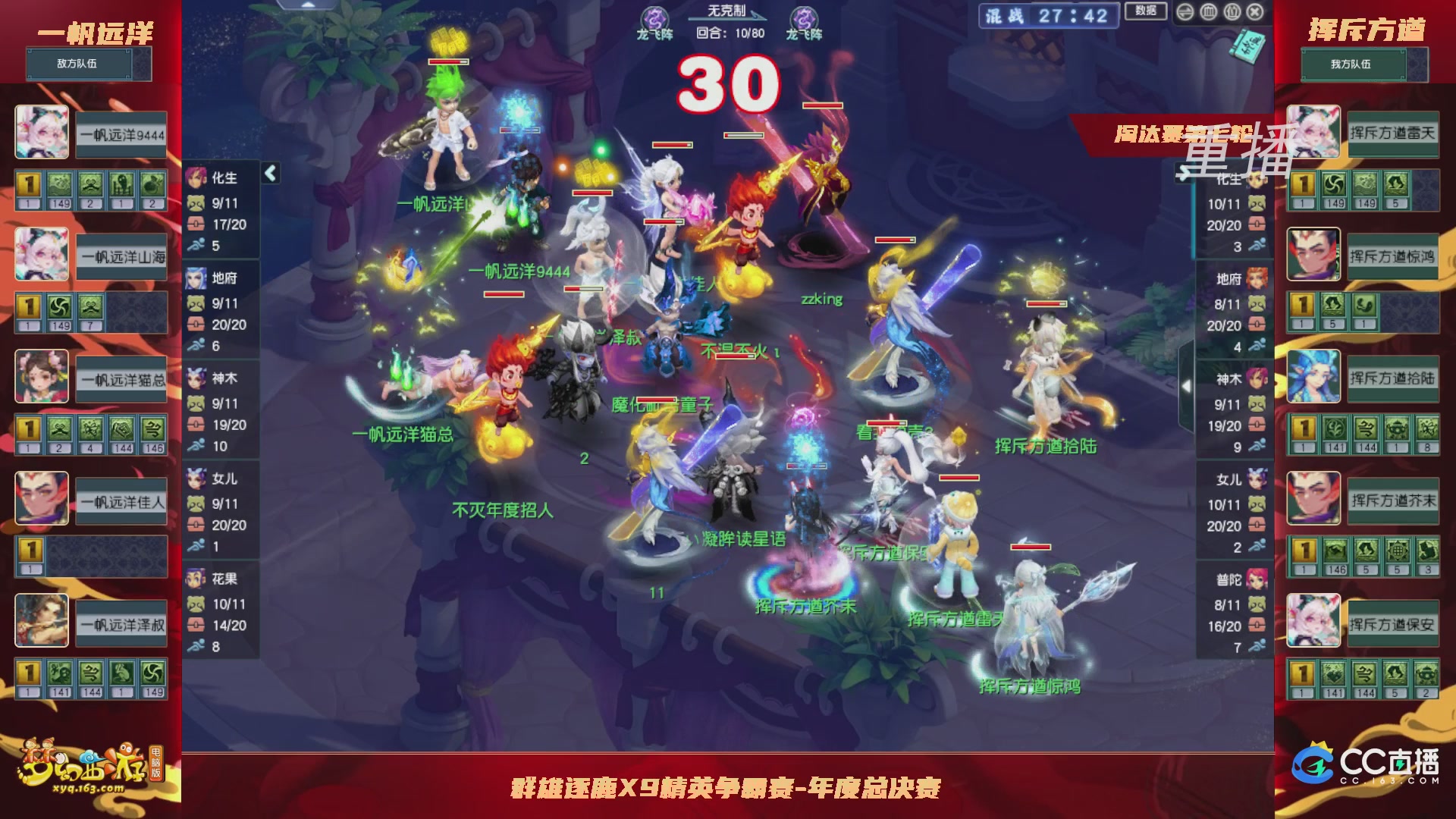
Task: Click the spectators circle icon in top toolbar
Action: [1232, 12]
